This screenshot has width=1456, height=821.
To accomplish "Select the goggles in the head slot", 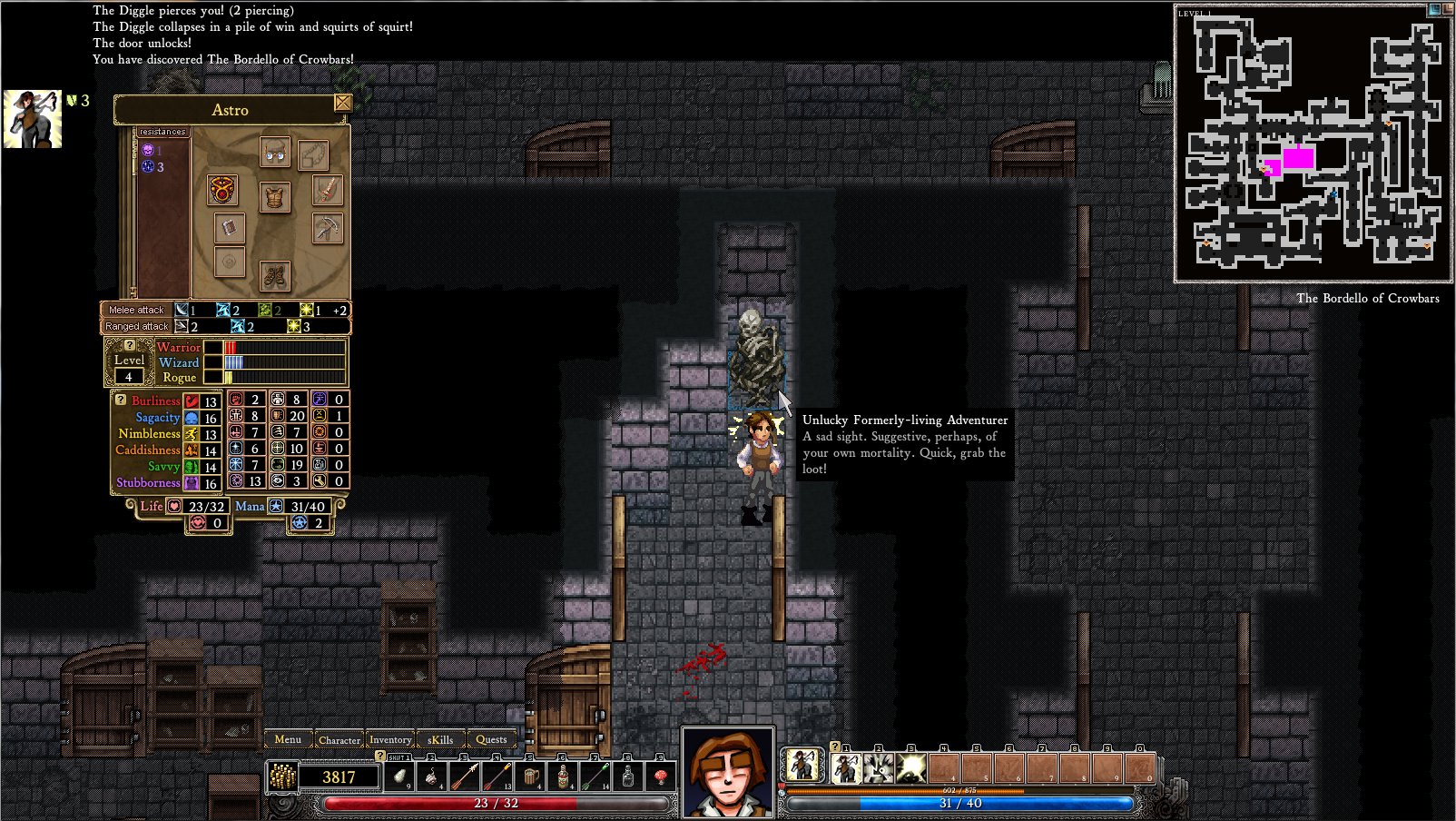I will point(275,153).
